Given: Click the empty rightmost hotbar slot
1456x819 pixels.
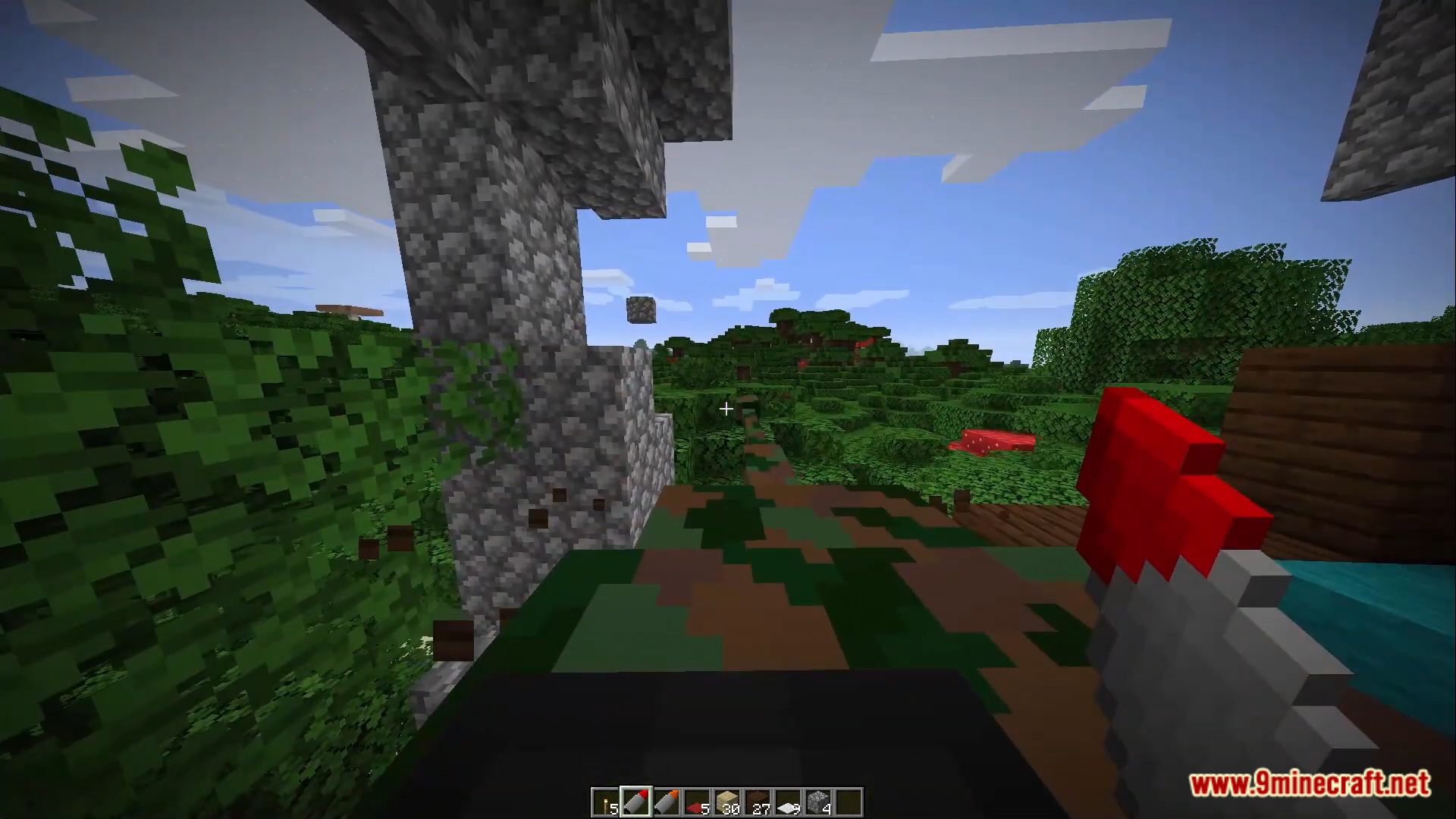Looking at the screenshot, I should click(849, 802).
